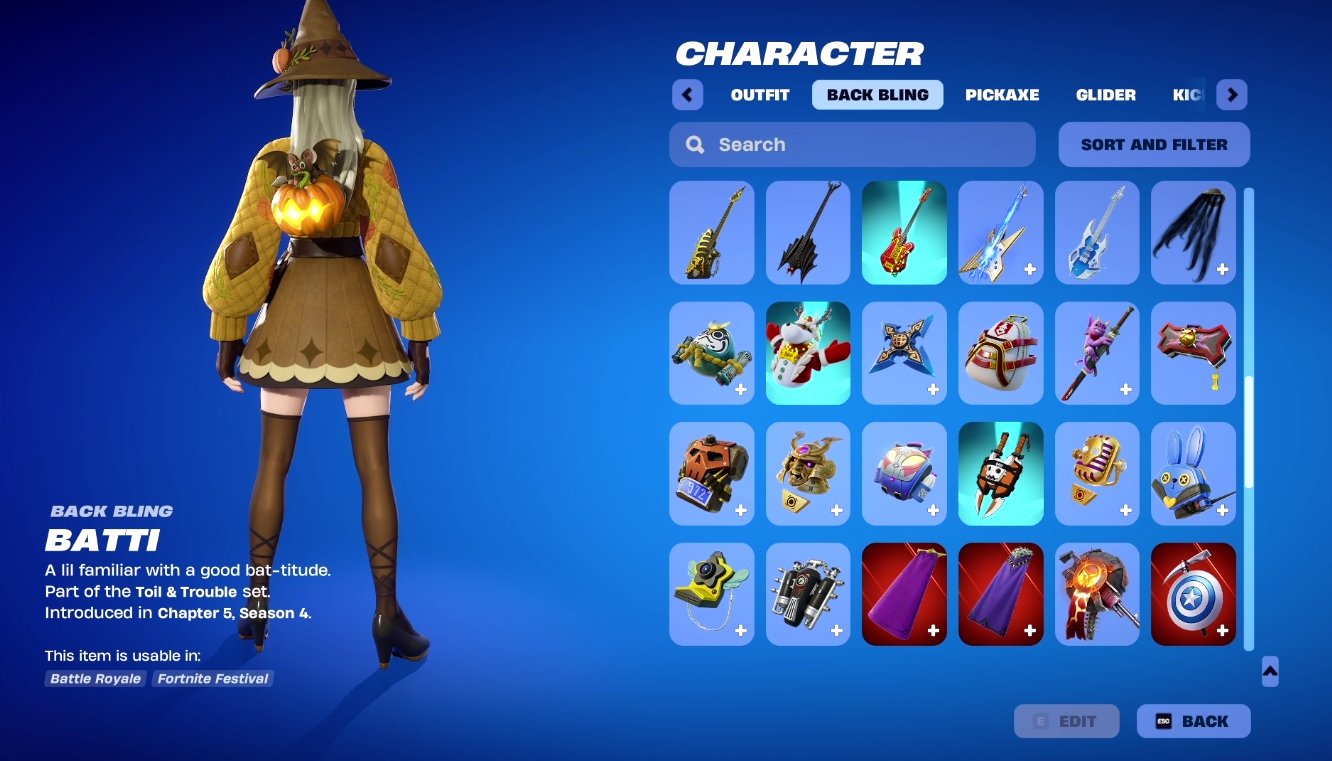Choose the flaming skull chainsaw back bling
Viewport: 1332px width, 761px height.
1097,593
